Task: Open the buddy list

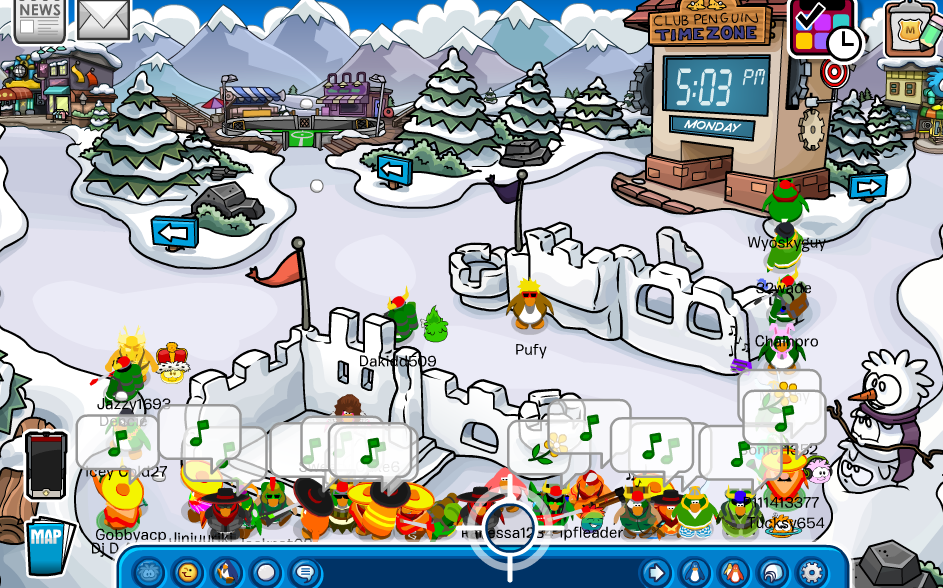Action: coord(733,573)
